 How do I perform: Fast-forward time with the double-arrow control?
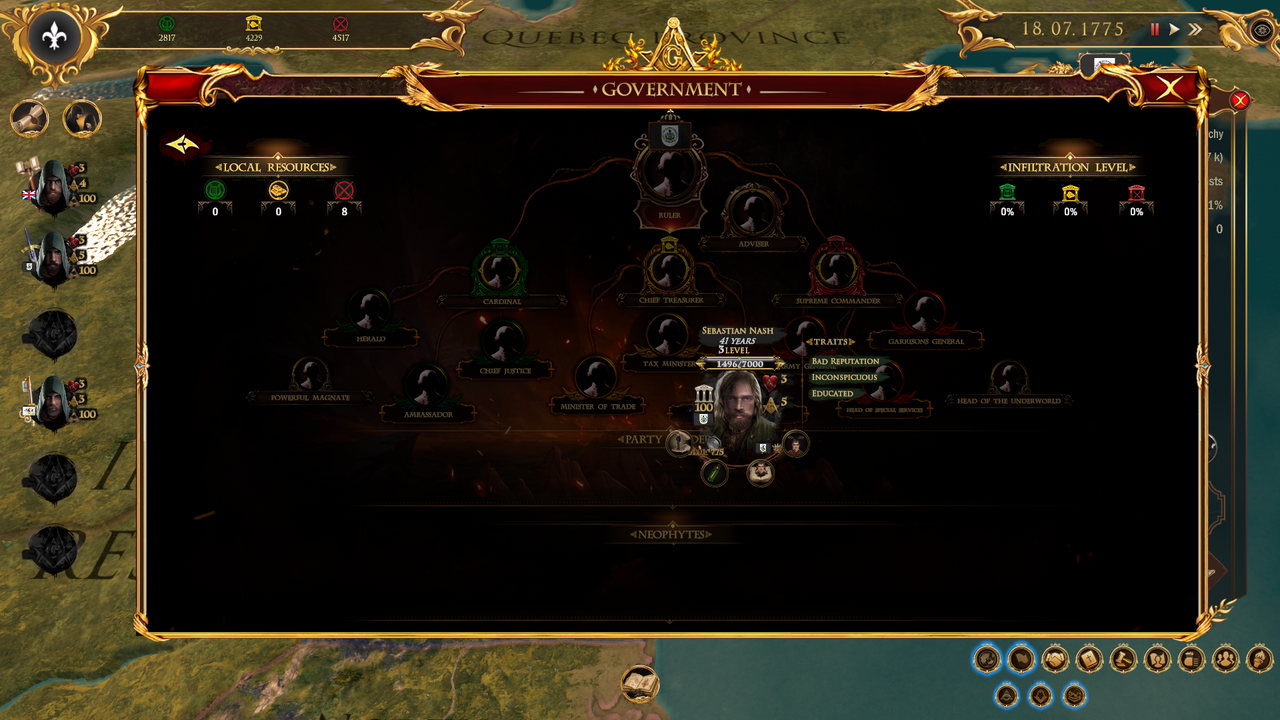pyautogui.click(x=1194, y=29)
